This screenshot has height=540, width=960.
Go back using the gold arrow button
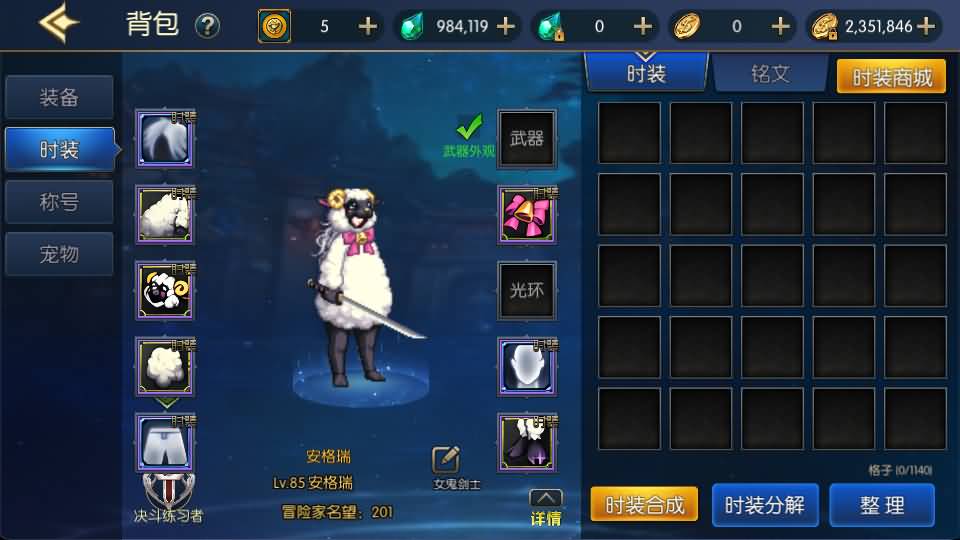click(x=59, y=23)
